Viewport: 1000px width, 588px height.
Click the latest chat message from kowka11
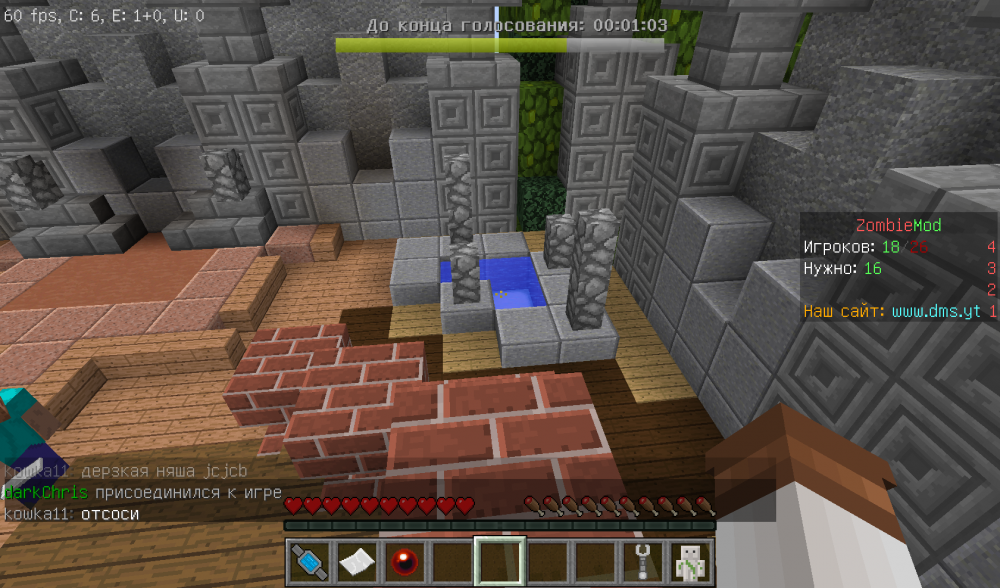click(72, 513)
